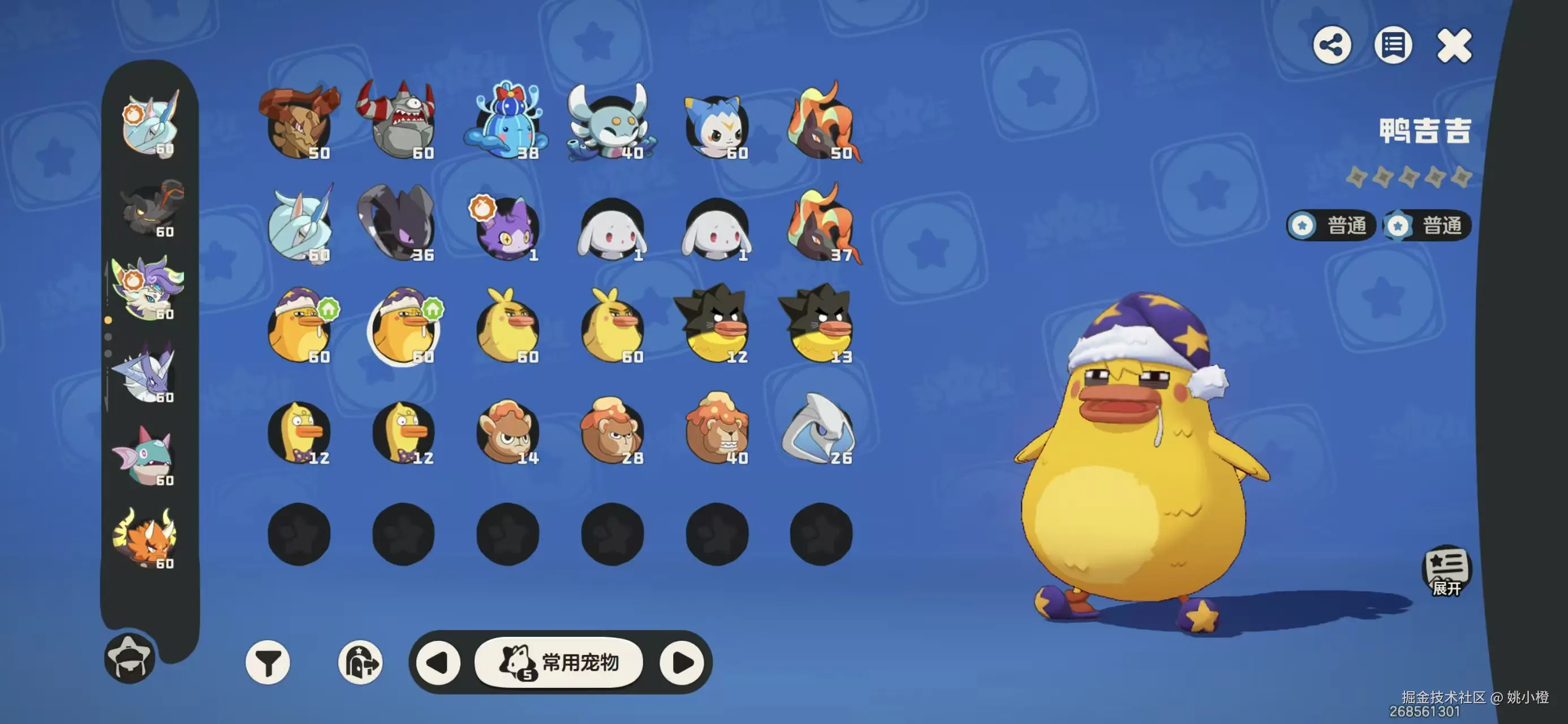Click the pet house release icon
1568x724 pixels.
click(x=362, y=663)
